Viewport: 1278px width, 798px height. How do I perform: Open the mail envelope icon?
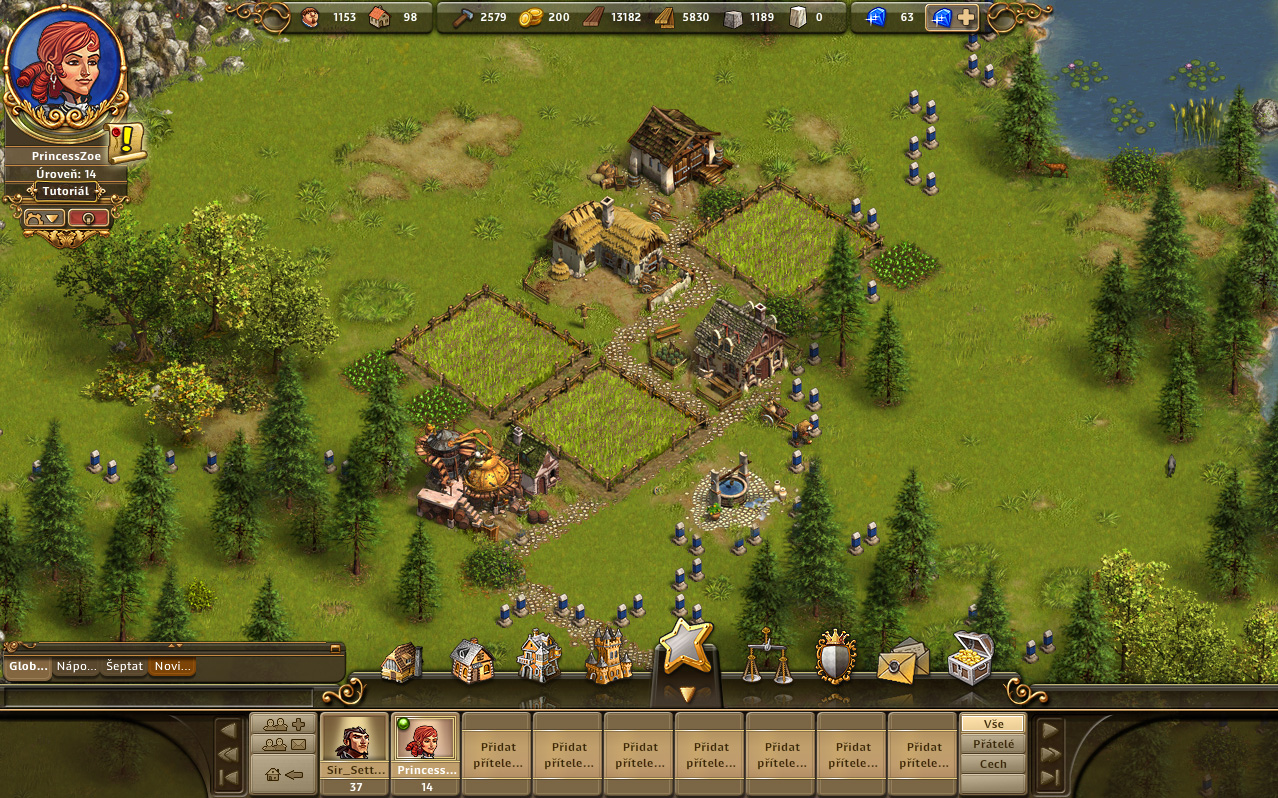click(x=902, y=660)
